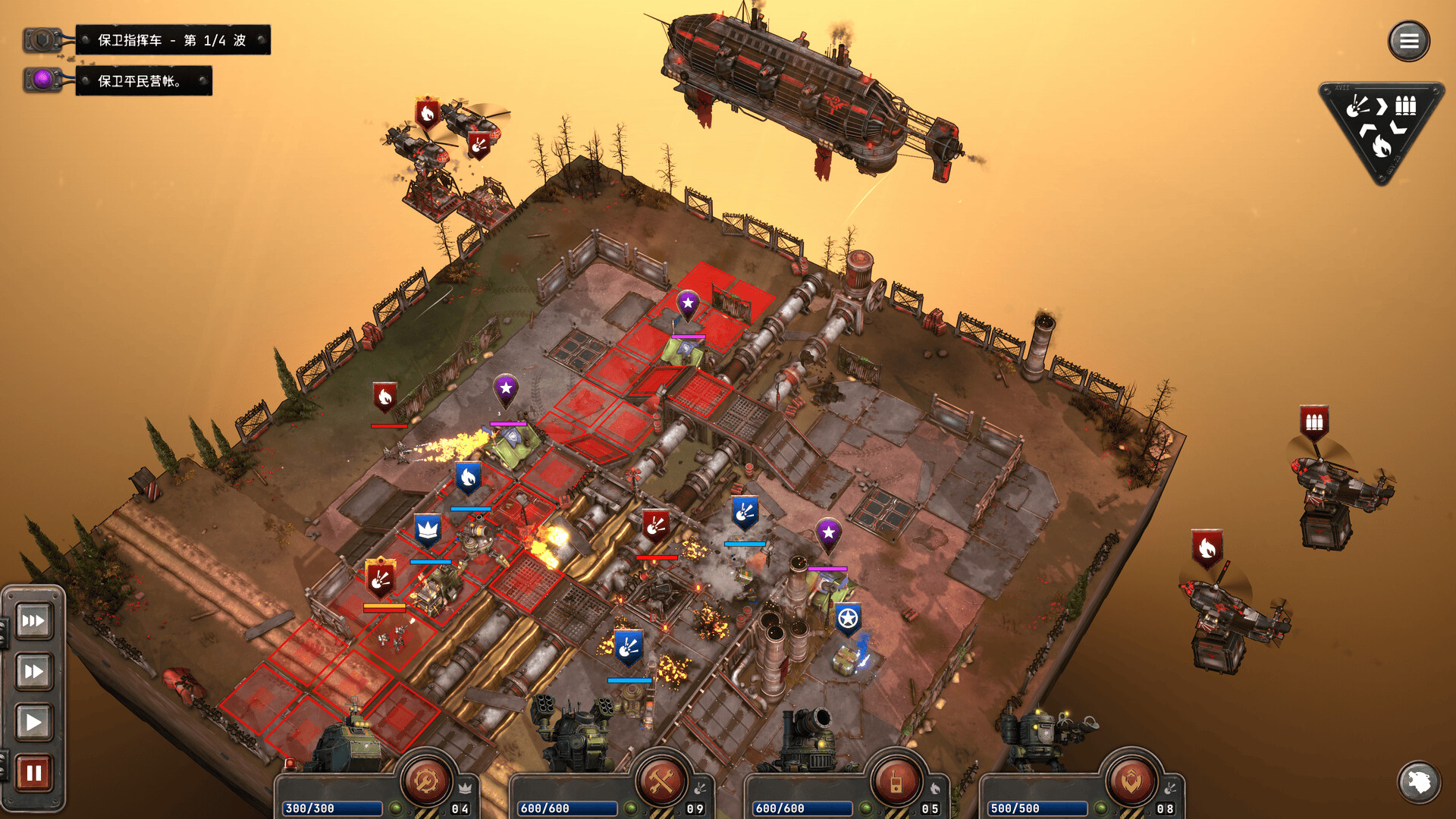1456x819 pixels.
Task: Set game speed to triple fast-forward
Action: 33,621
